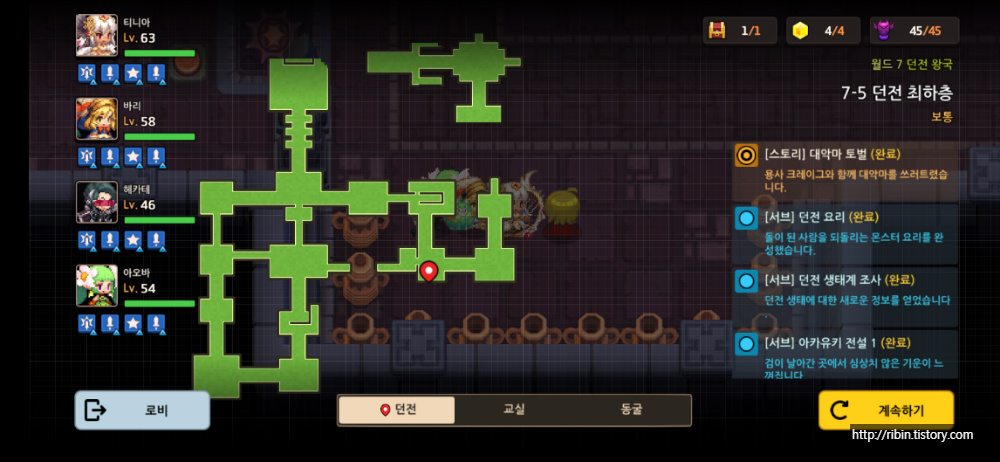Switch to the 동굴 map tab
The height and width of the screenshot is (462, 1000).
[x=631, y=410]
